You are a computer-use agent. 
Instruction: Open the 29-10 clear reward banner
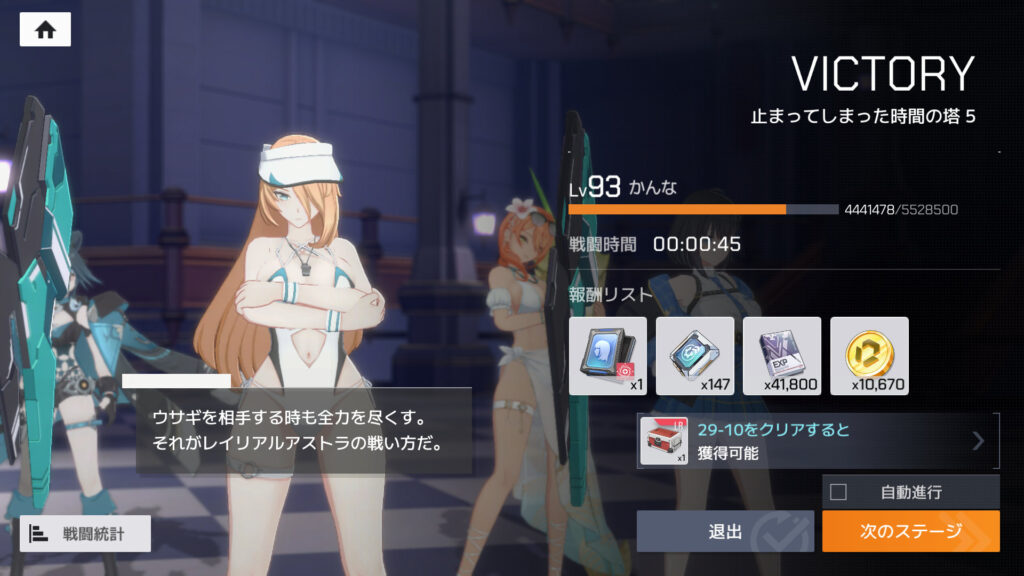click(x=818, y=441)
